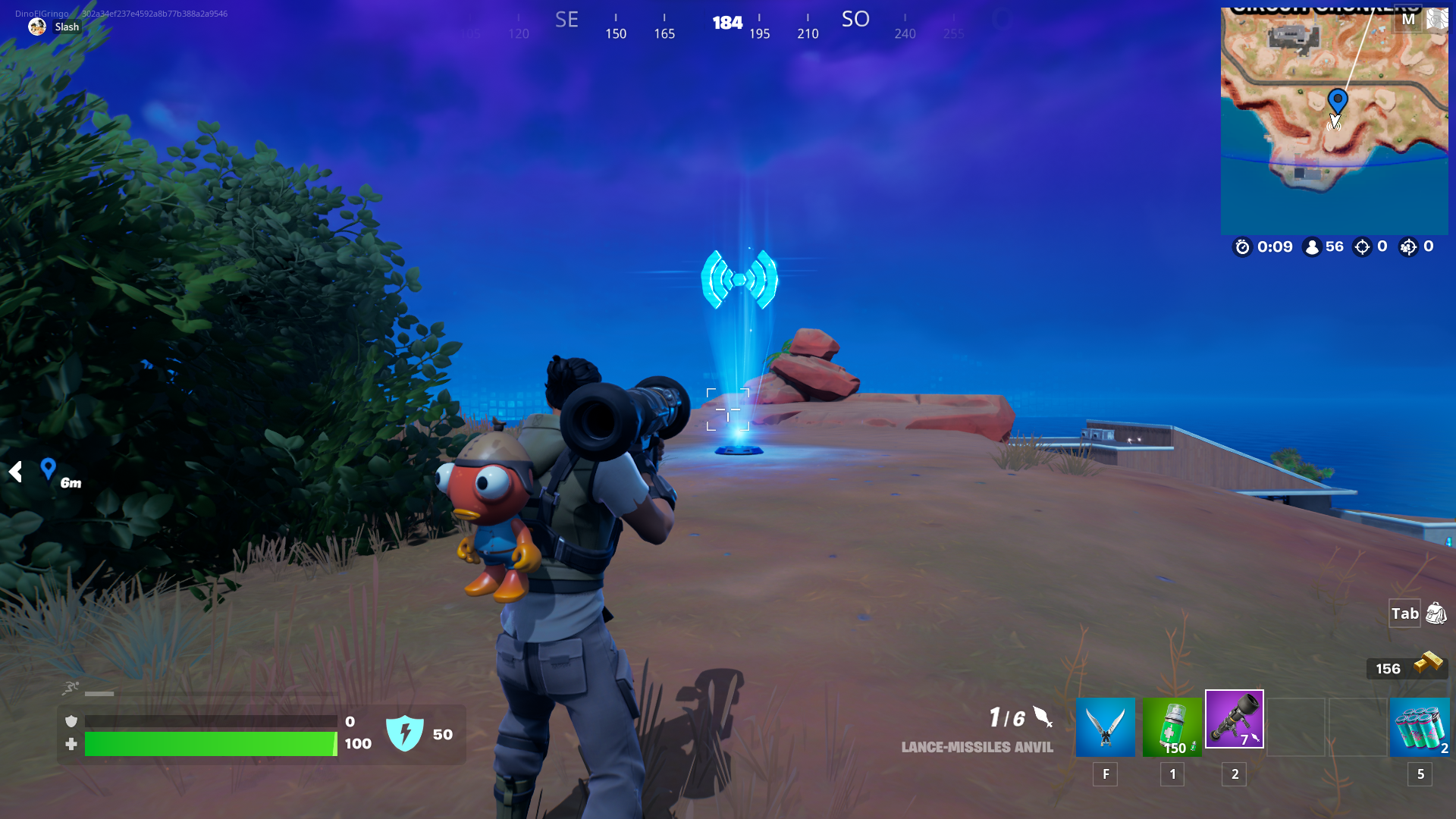
Task: Click the back arrow beside the 6m marker
Action: point(14,472)
